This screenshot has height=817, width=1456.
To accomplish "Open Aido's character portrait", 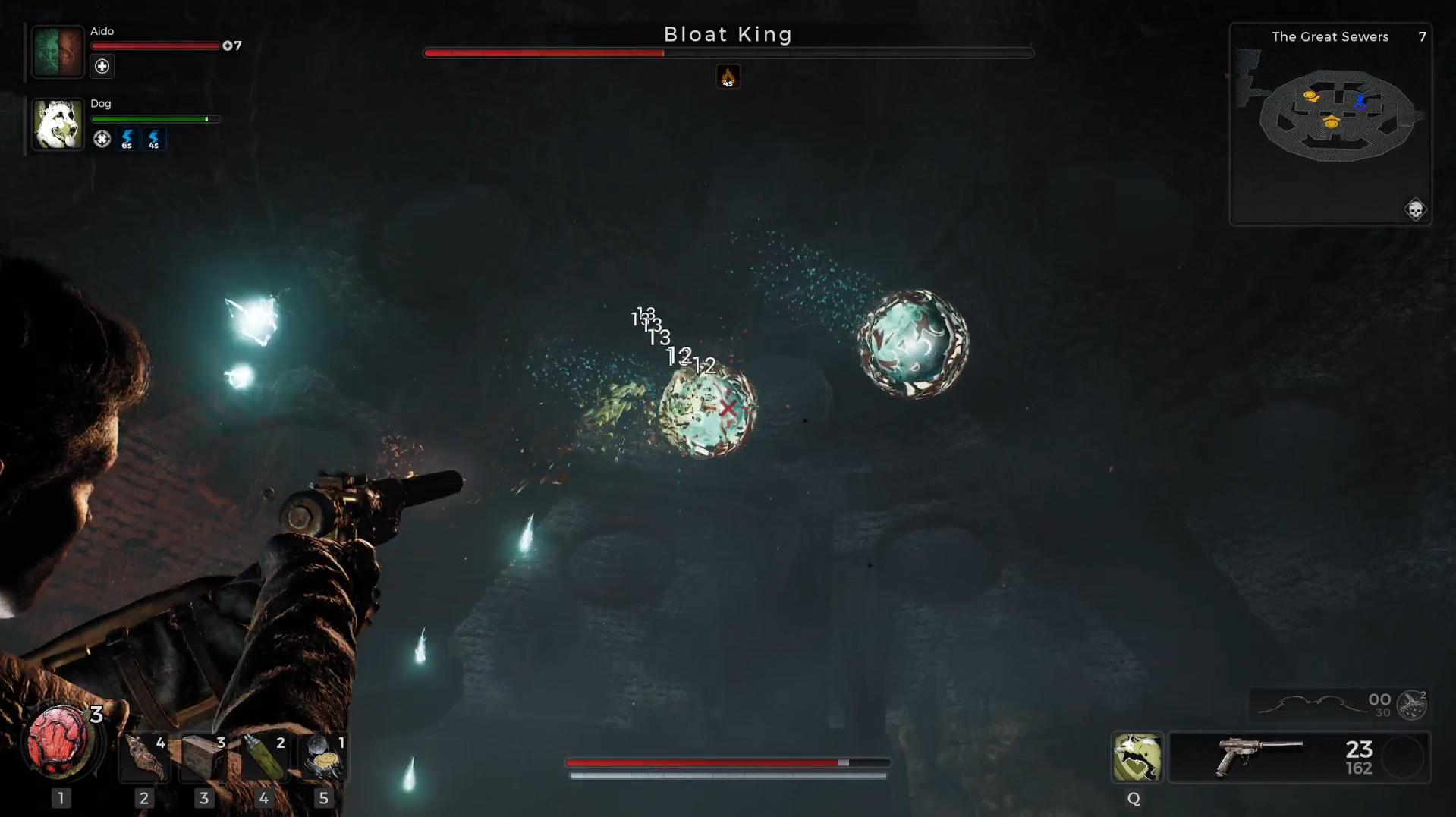I will coord(58,51).
